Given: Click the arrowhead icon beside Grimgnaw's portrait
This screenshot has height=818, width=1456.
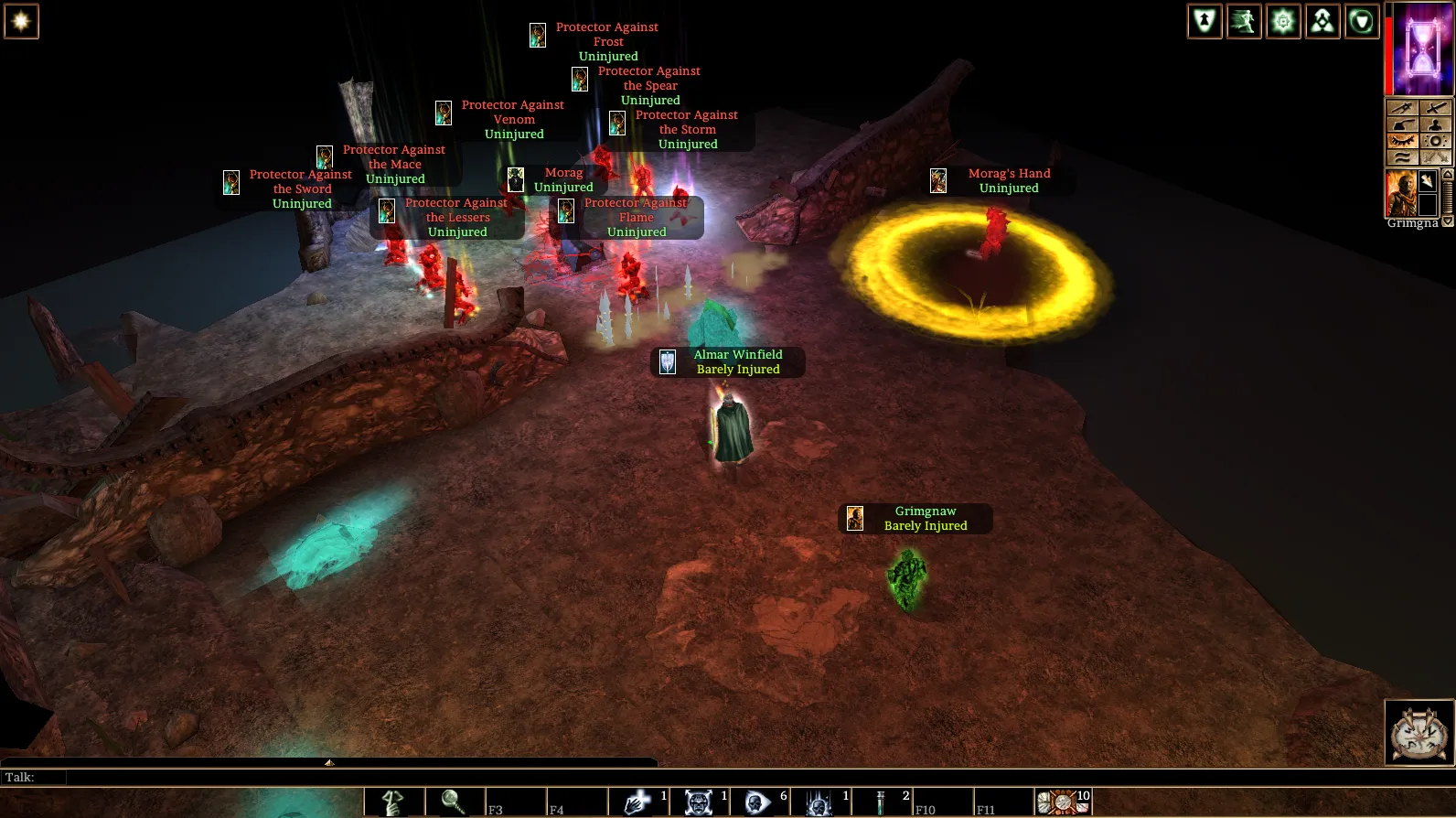Looking at the screenshot, I should 1428,181.
